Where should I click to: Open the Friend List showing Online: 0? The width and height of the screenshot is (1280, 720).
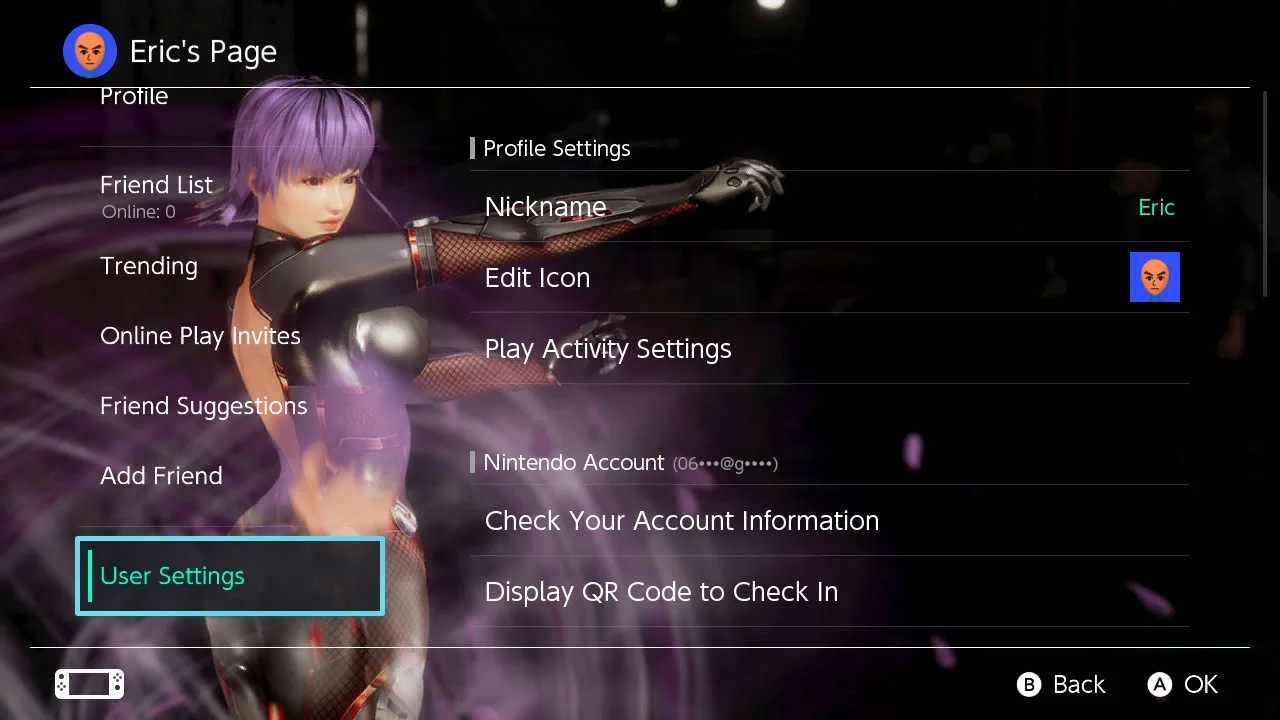[x=156, y=185]
